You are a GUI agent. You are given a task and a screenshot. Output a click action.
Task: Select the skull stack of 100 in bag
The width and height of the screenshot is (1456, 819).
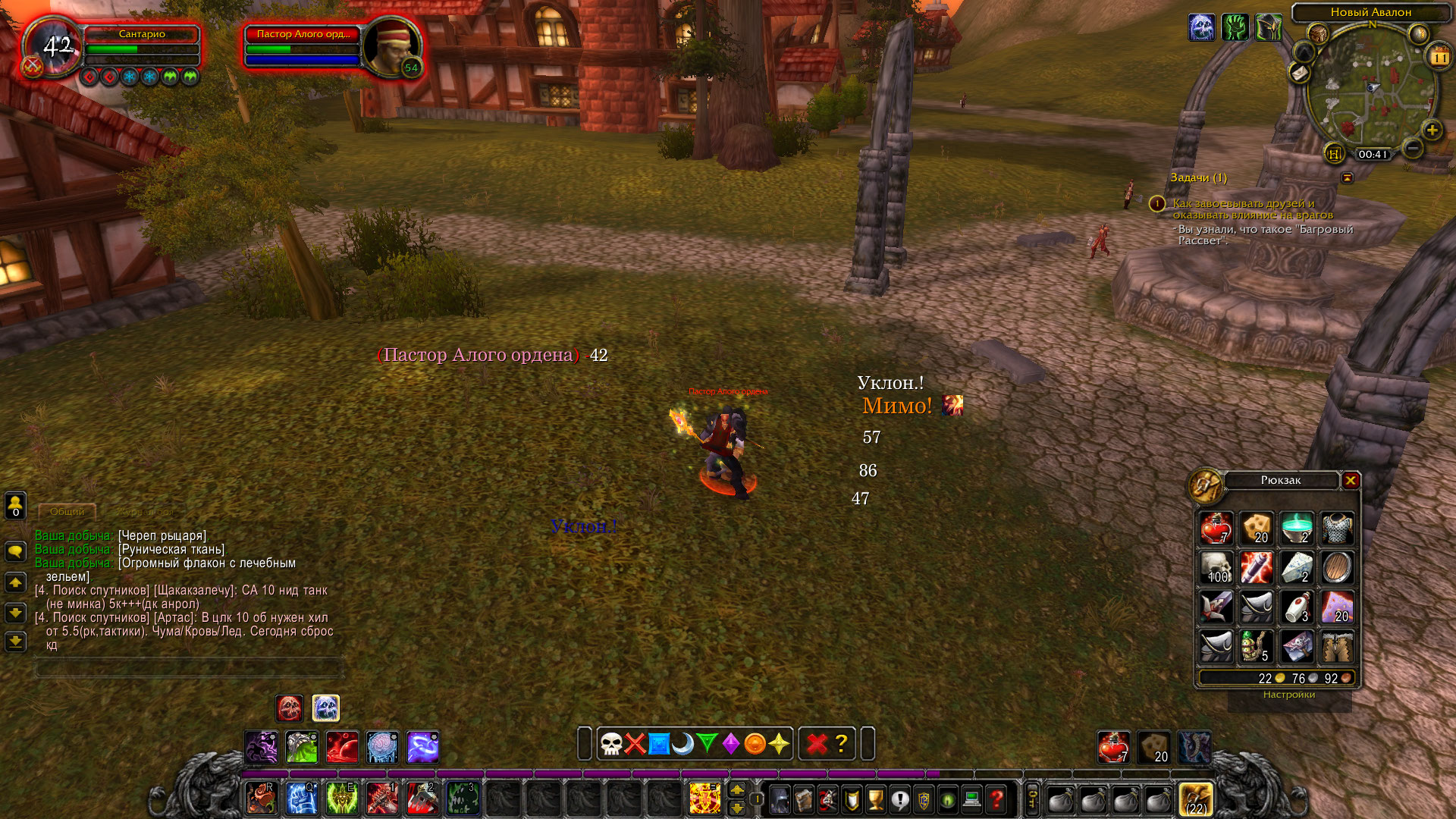[1216, 568]
